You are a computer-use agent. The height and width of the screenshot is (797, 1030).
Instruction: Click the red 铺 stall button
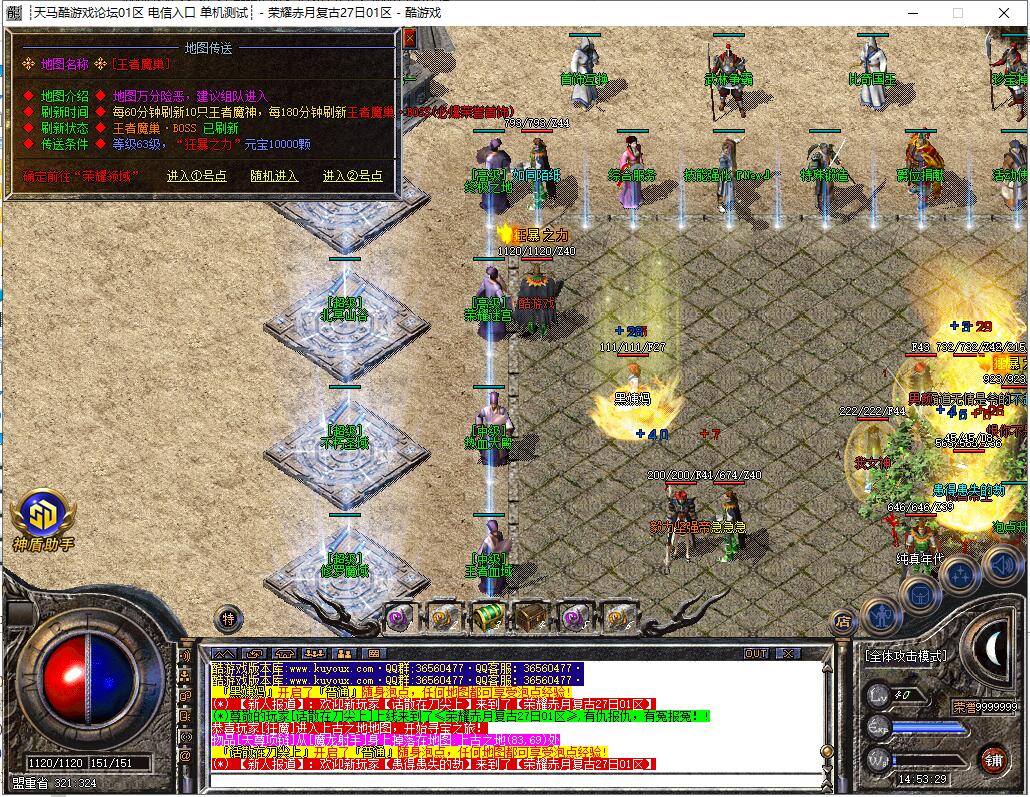[x=992, y=759]
